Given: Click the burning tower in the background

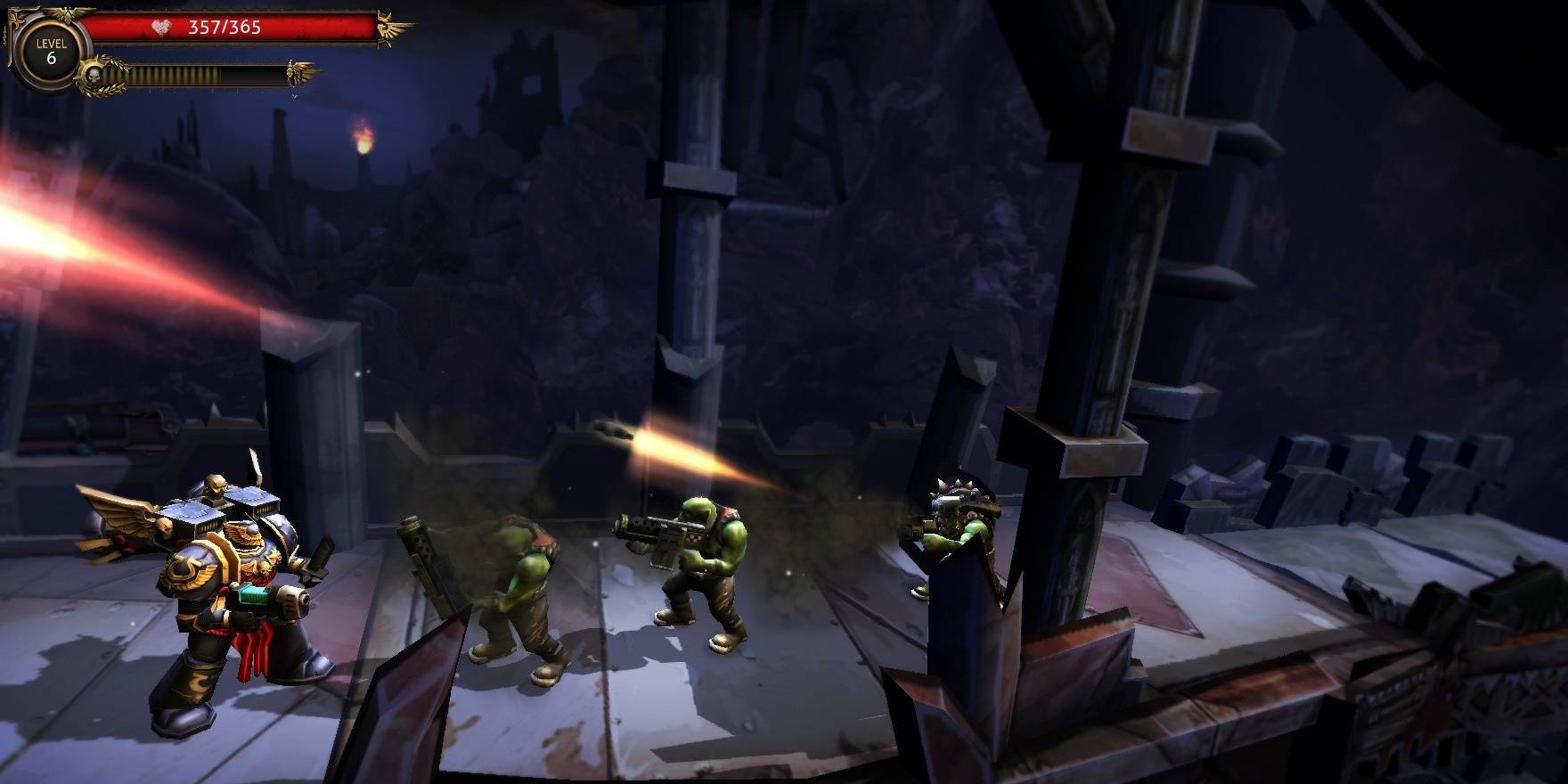Looking at the screenshot, I should coord(361,143).
